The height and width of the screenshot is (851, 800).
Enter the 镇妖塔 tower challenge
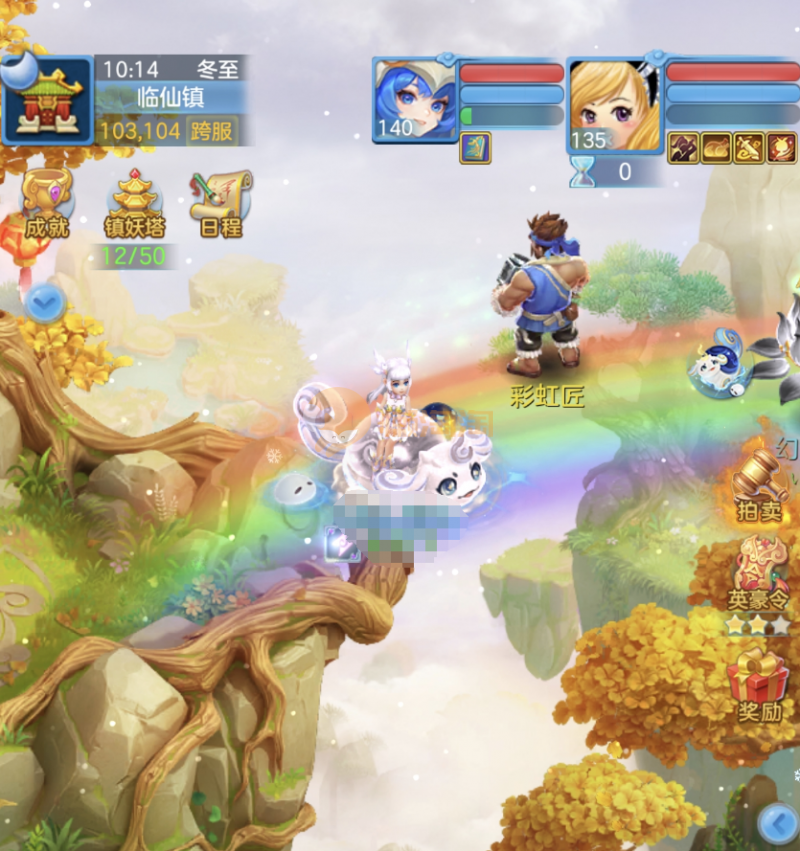tap(135, 203)
